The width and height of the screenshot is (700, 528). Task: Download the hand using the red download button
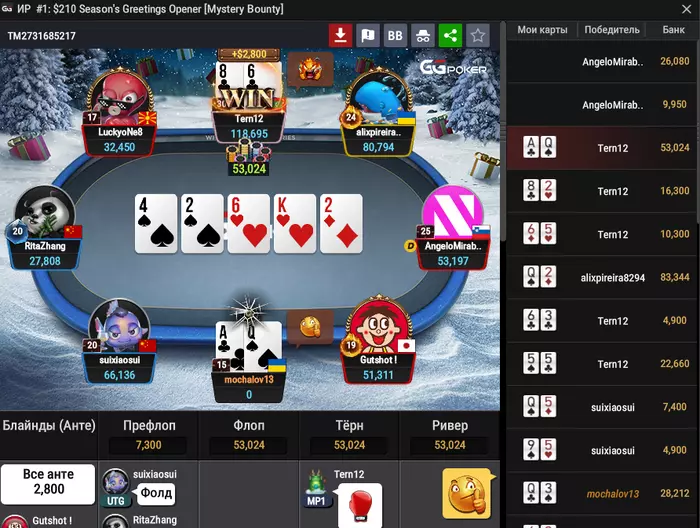click(x=341, y=36)
